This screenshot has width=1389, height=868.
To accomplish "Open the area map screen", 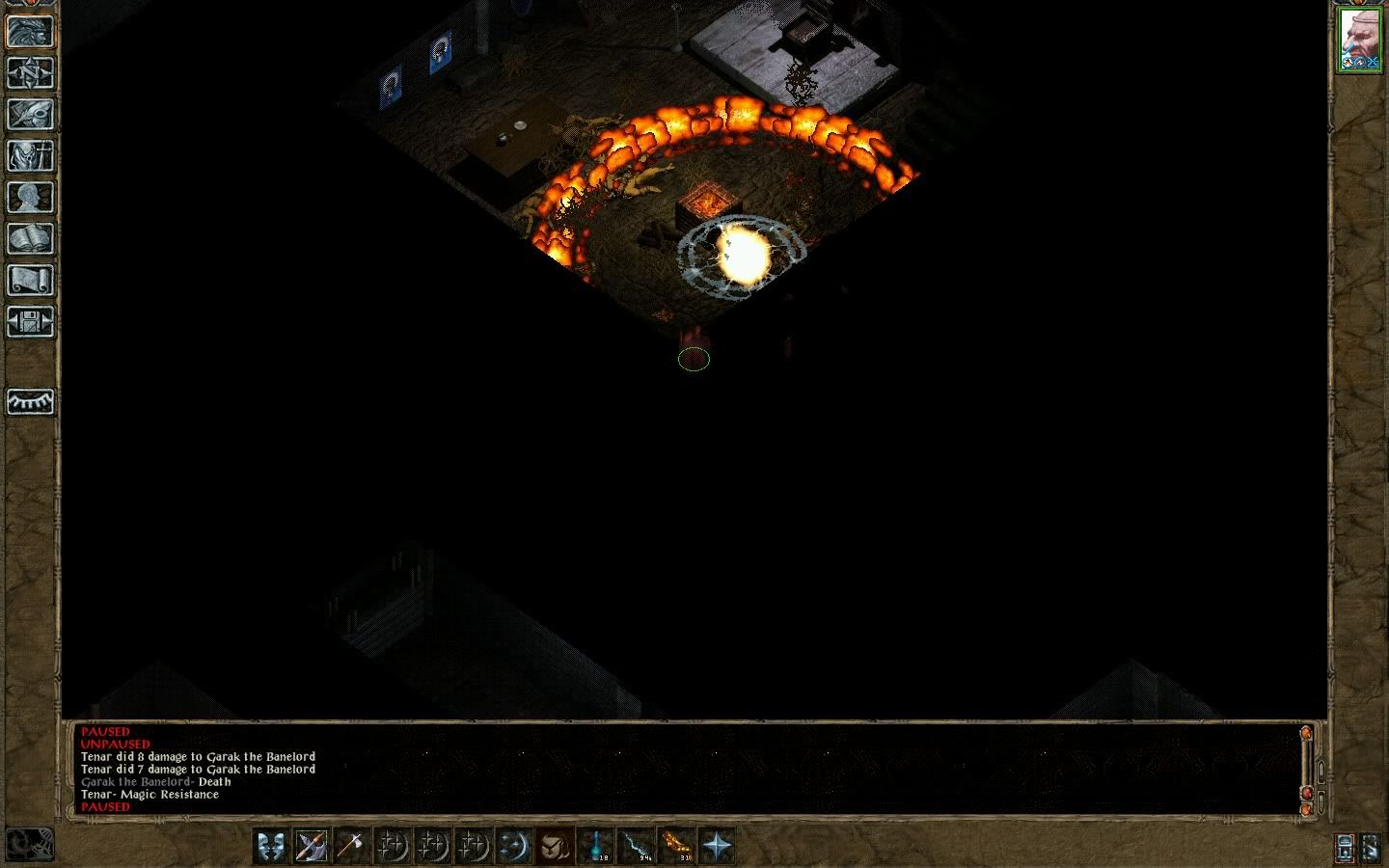I will pyautogui.click(x=30, y=73).
